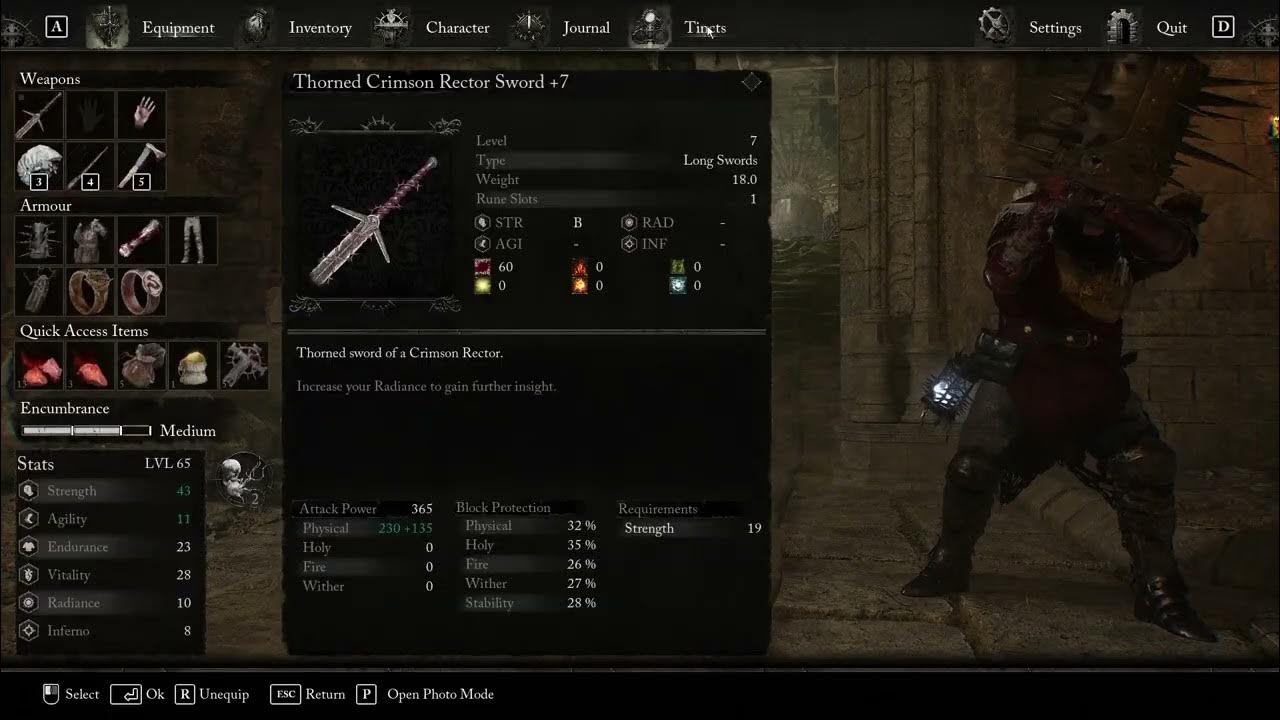Click the Encumbrance meter bar
This screenshot has width=1280, height=720.
click(85, 430)
